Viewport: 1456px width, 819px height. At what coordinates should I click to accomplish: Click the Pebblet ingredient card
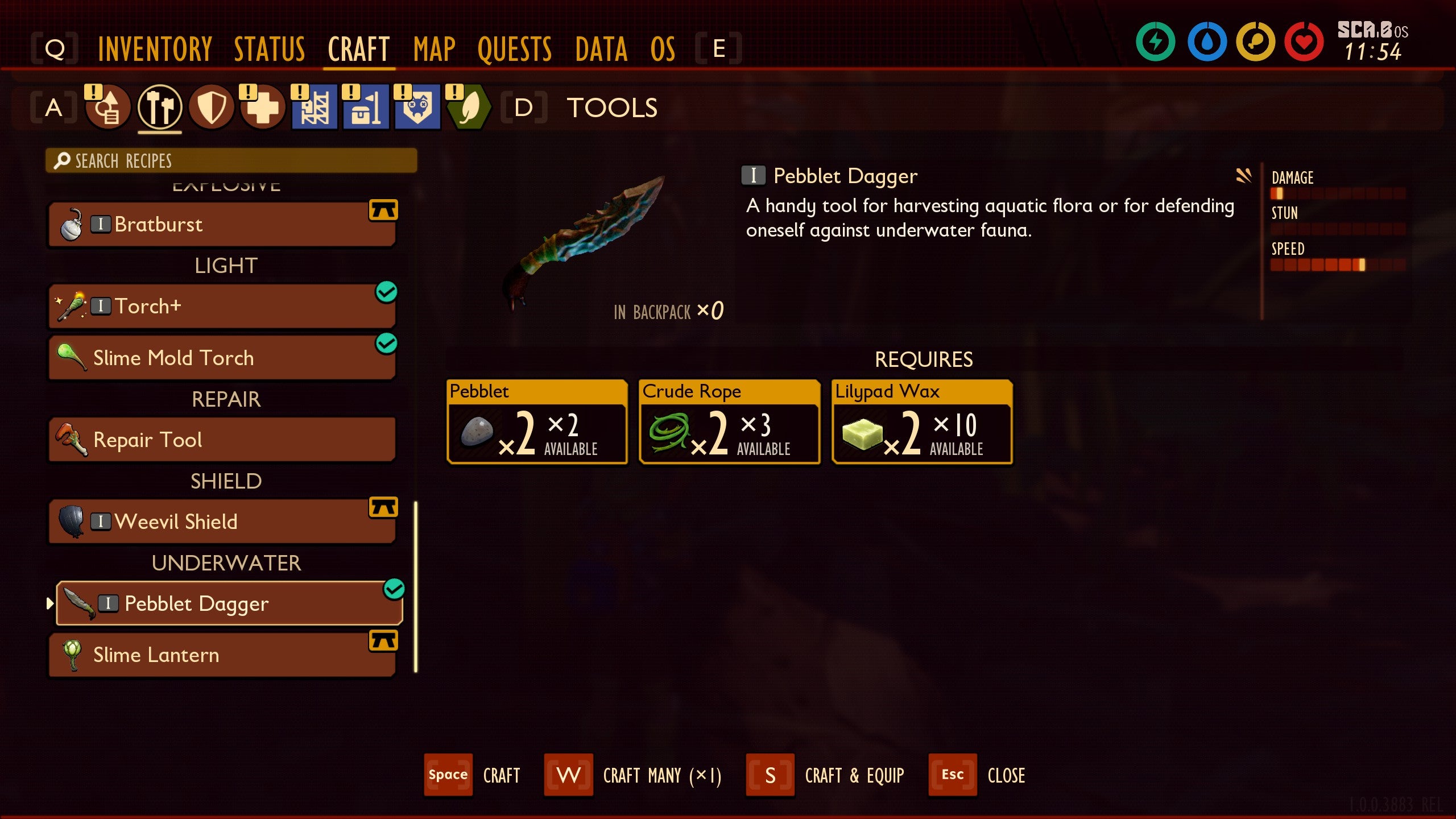click(537, 422)
